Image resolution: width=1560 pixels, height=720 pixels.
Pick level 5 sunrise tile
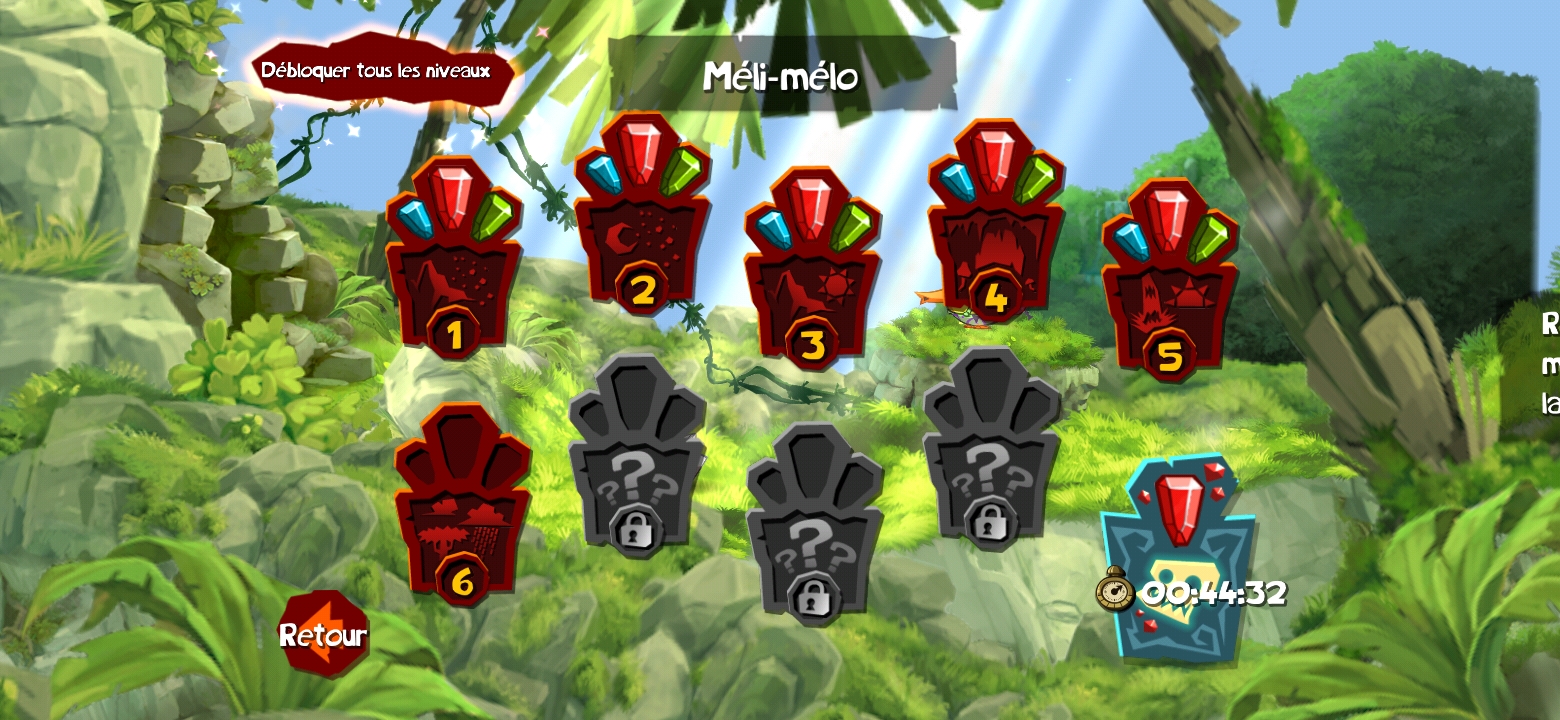1169,290
